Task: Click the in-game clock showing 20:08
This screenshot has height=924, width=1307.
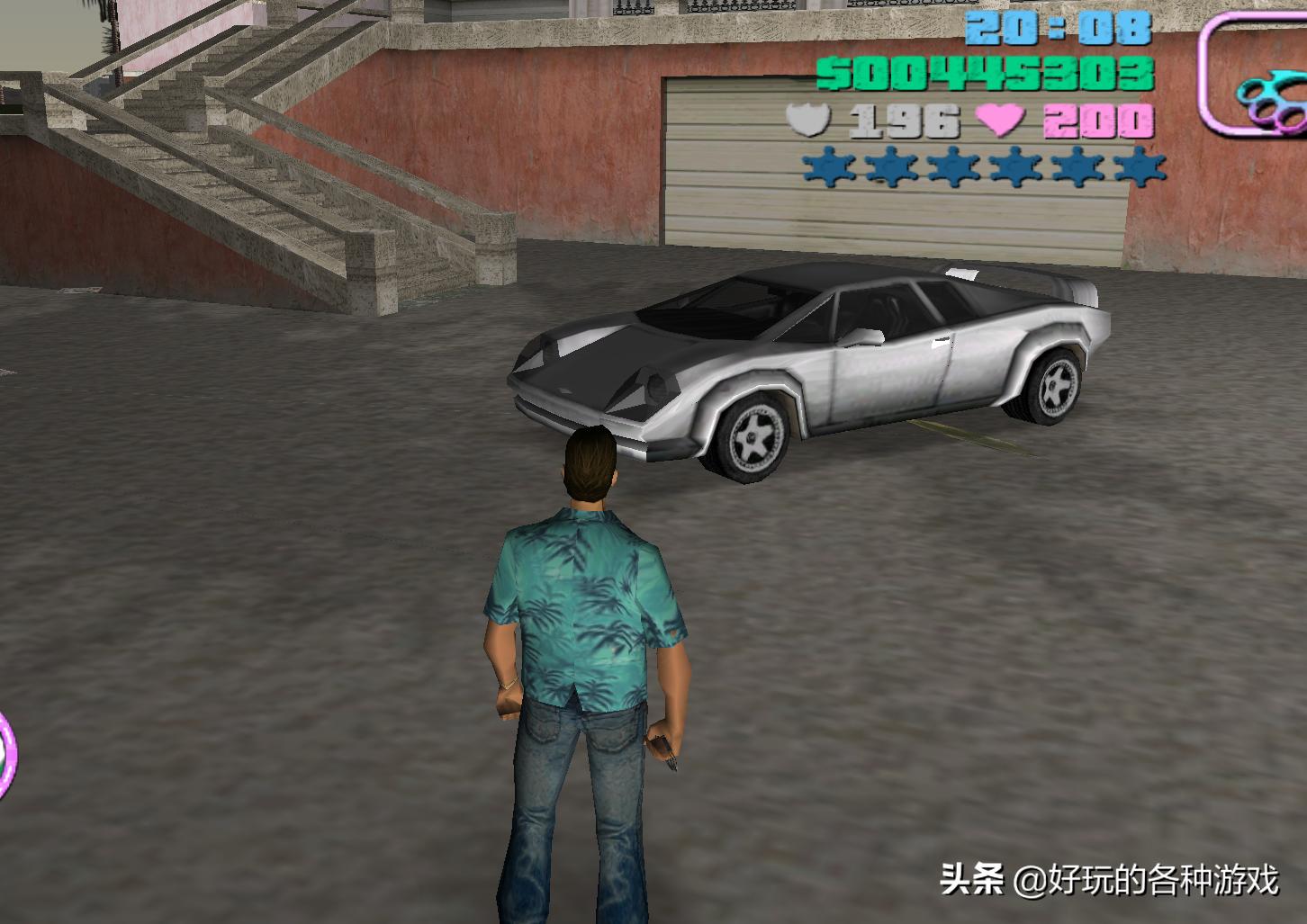Action: (1058, 30)
